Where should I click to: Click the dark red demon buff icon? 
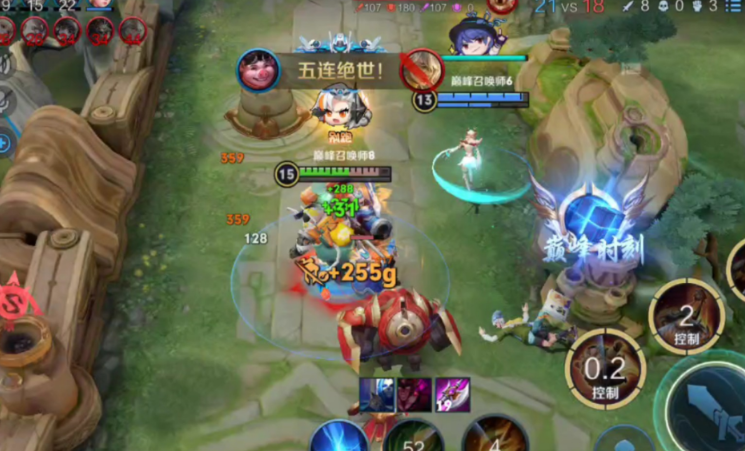413,393
